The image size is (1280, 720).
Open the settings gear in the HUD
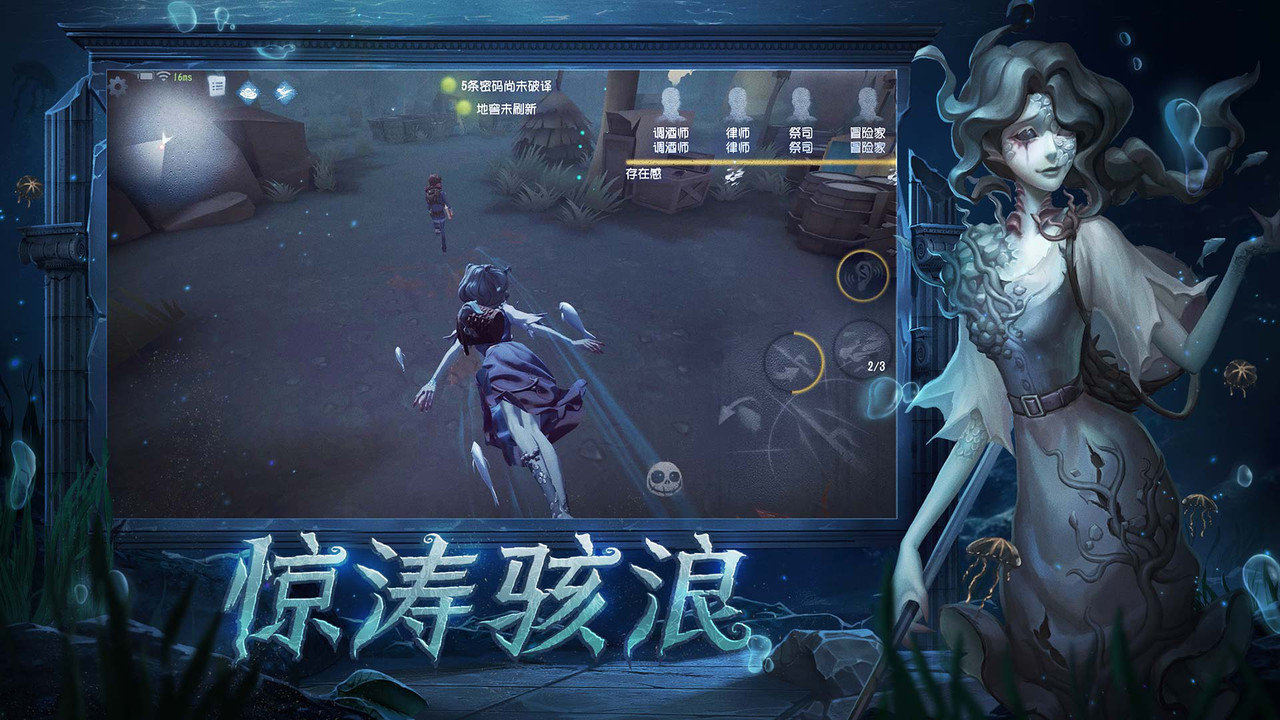(117, 86)
